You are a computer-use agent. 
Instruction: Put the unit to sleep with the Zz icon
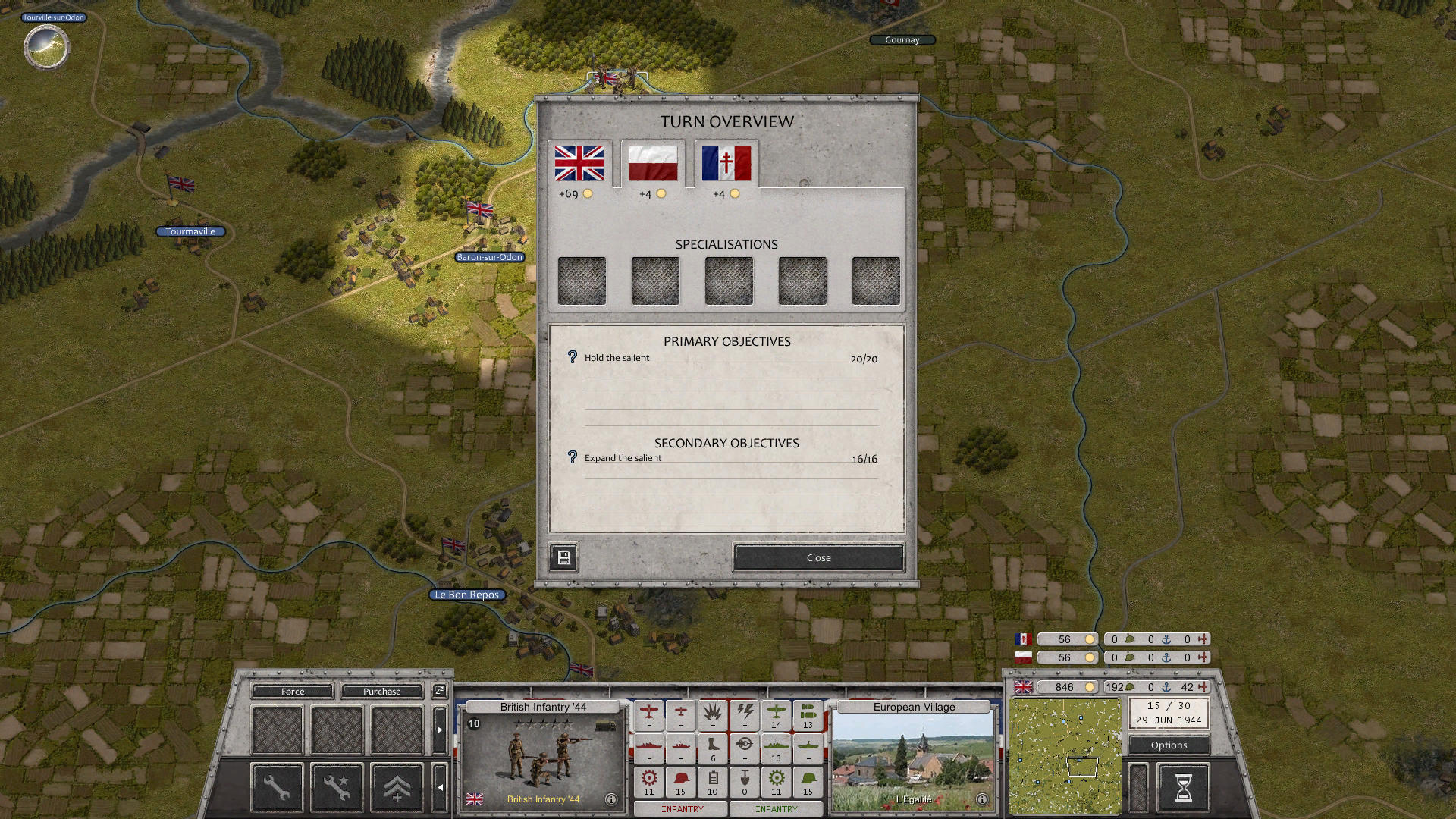(438, 691)
